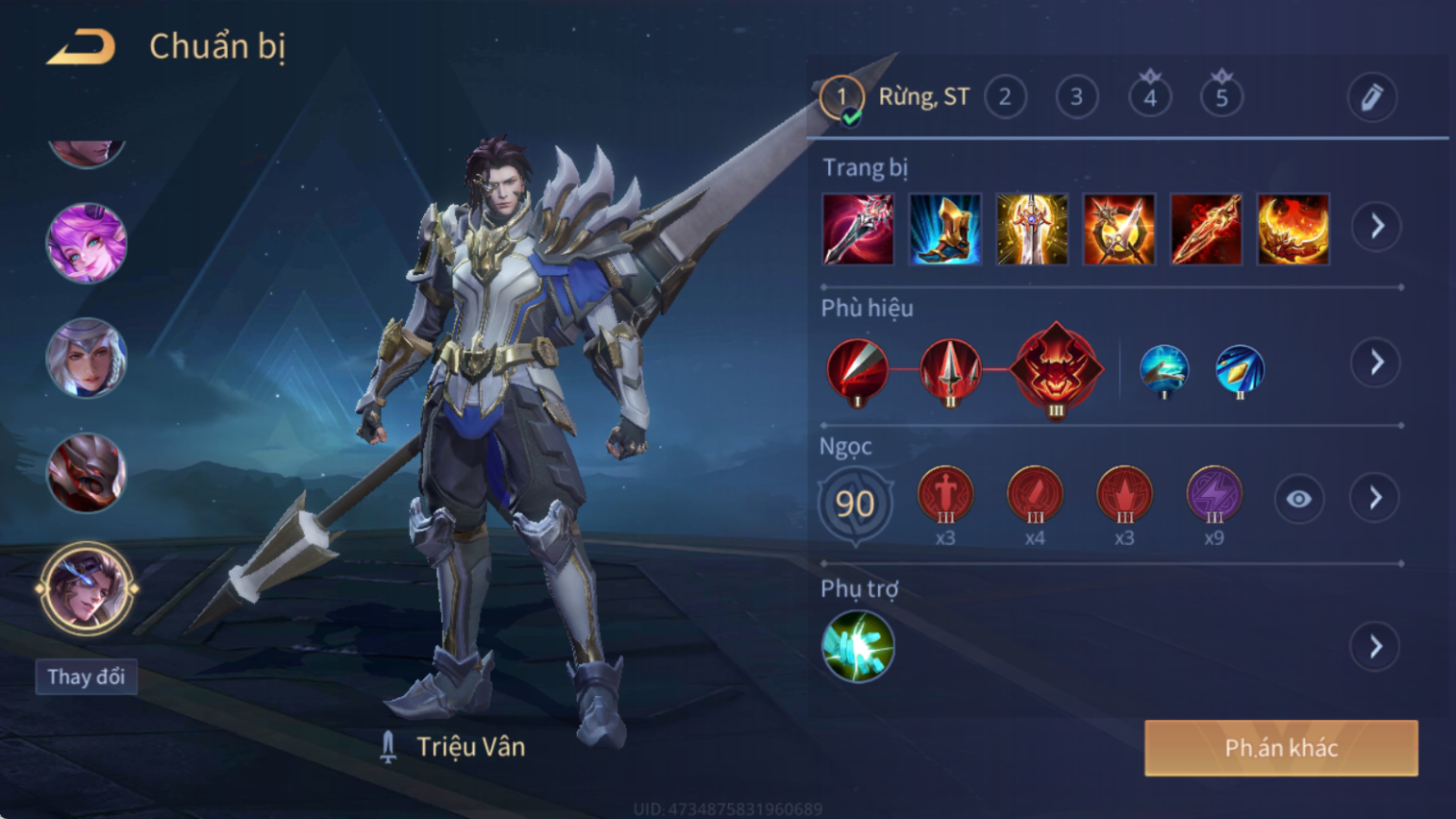Select the red armored hero portrait

tap(87, 473)
